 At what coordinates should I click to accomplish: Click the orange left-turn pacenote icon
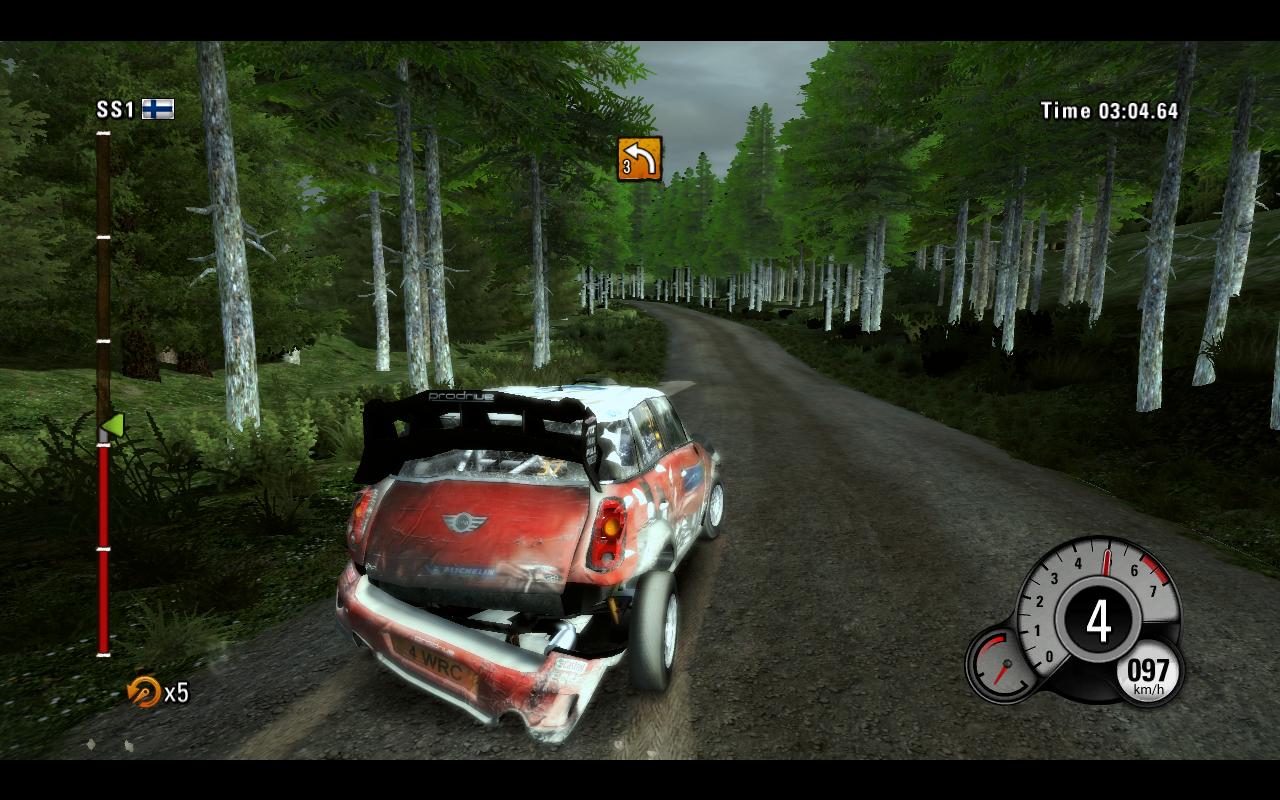click(x=640, y=159)
